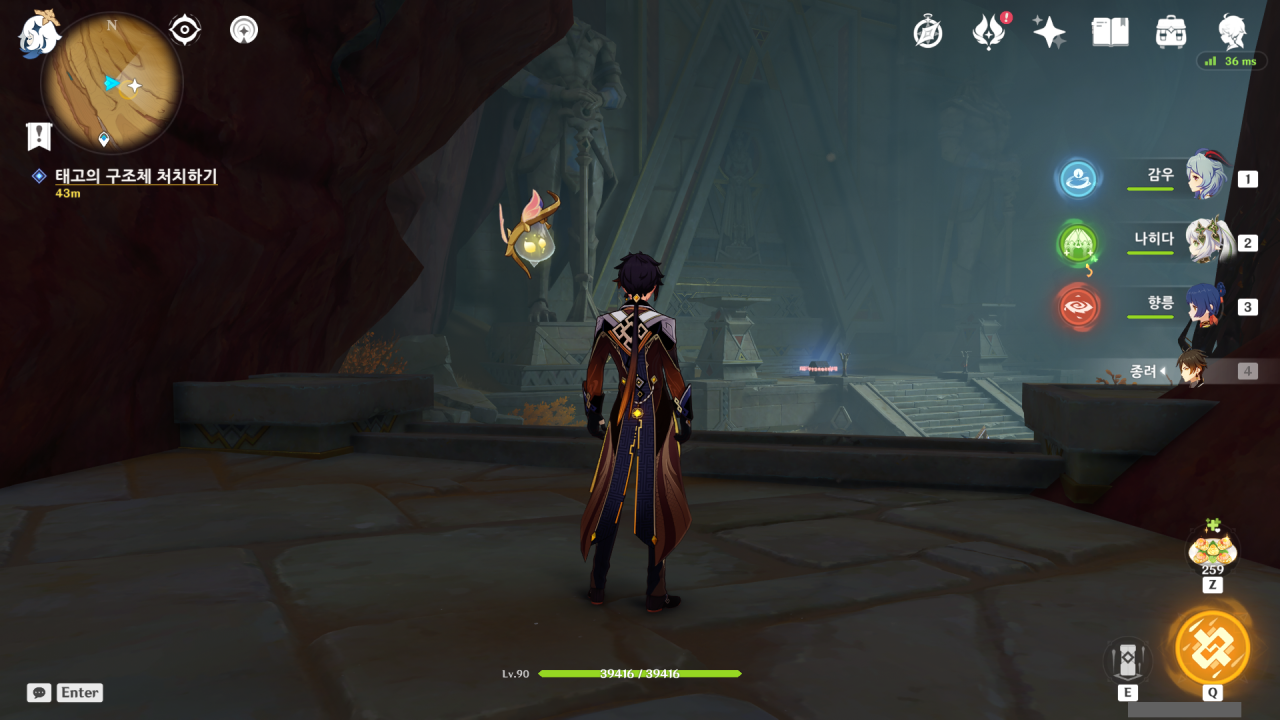Use the food gadget with 259 count
This screenshot has width=1280, height=720.
click(x=1212, y=550)
